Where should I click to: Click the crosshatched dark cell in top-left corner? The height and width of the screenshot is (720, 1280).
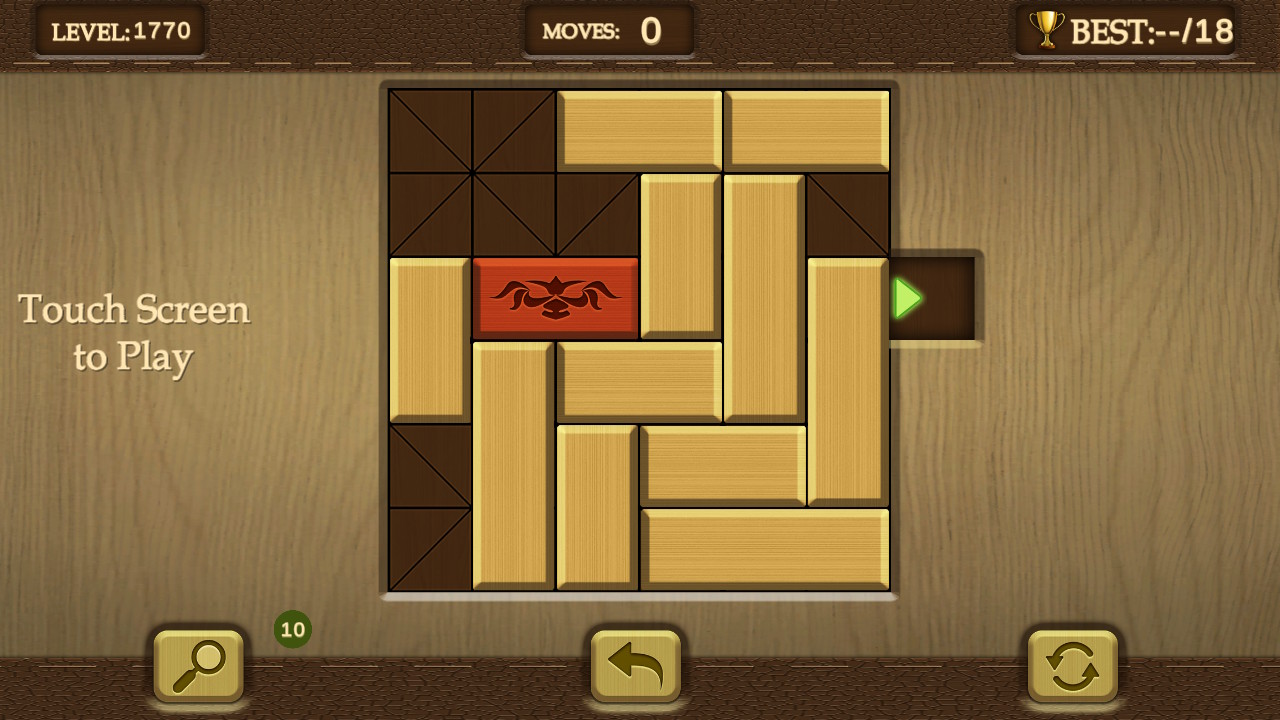click(430, 130)
